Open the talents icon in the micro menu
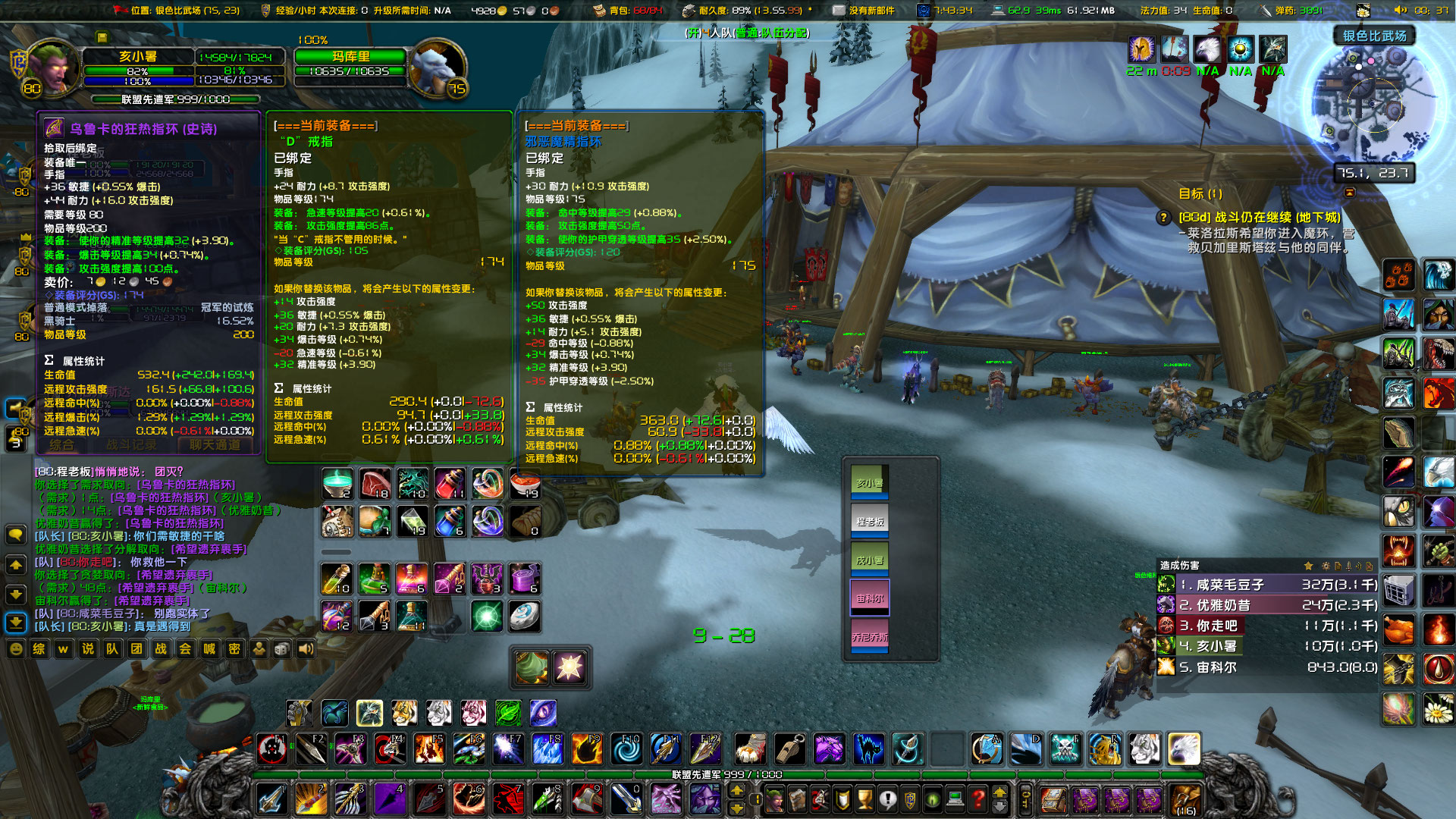1456x819 pixels. click(x=818, y=800)
